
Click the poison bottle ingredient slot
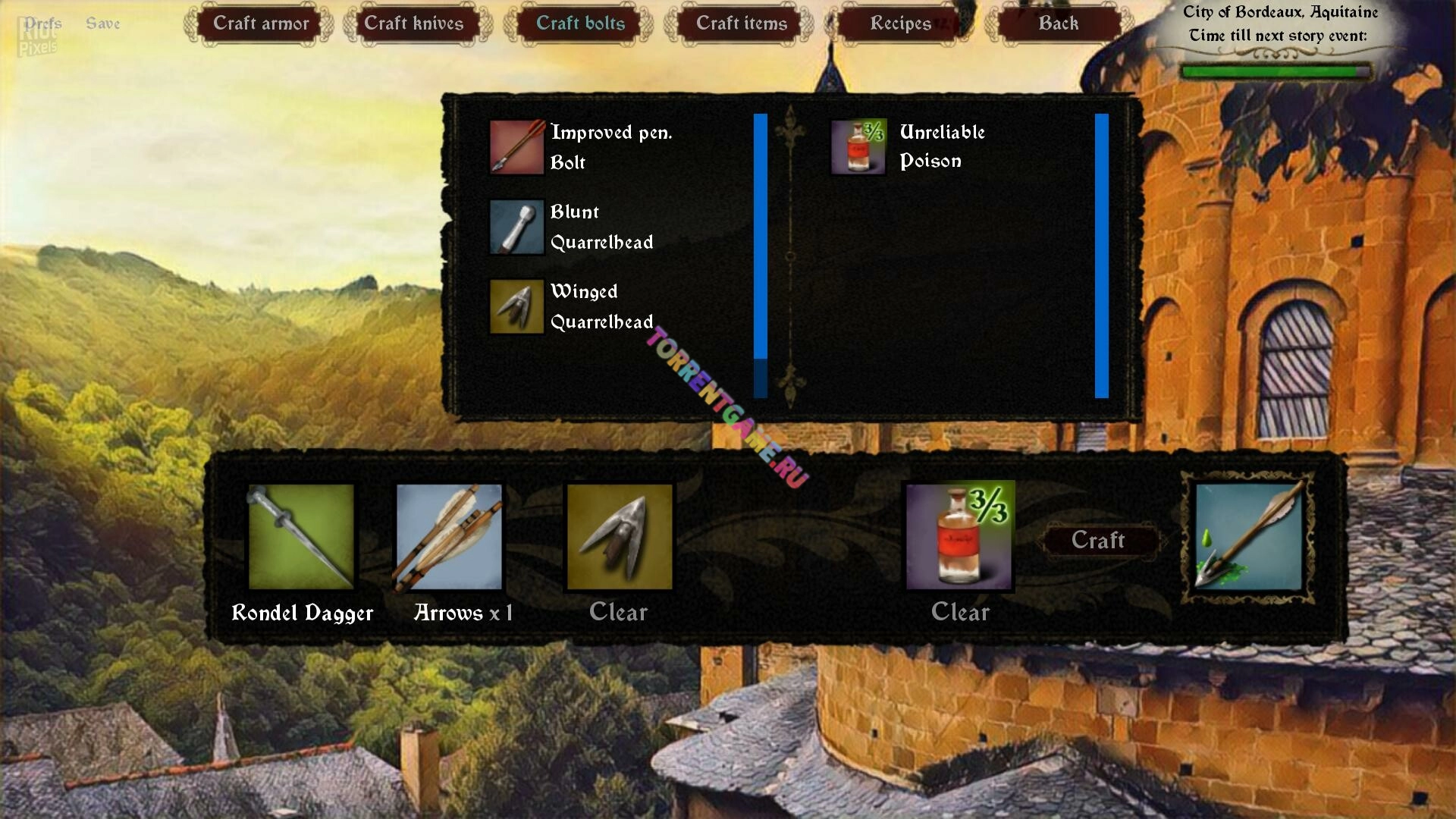click(x=959, y=537)
